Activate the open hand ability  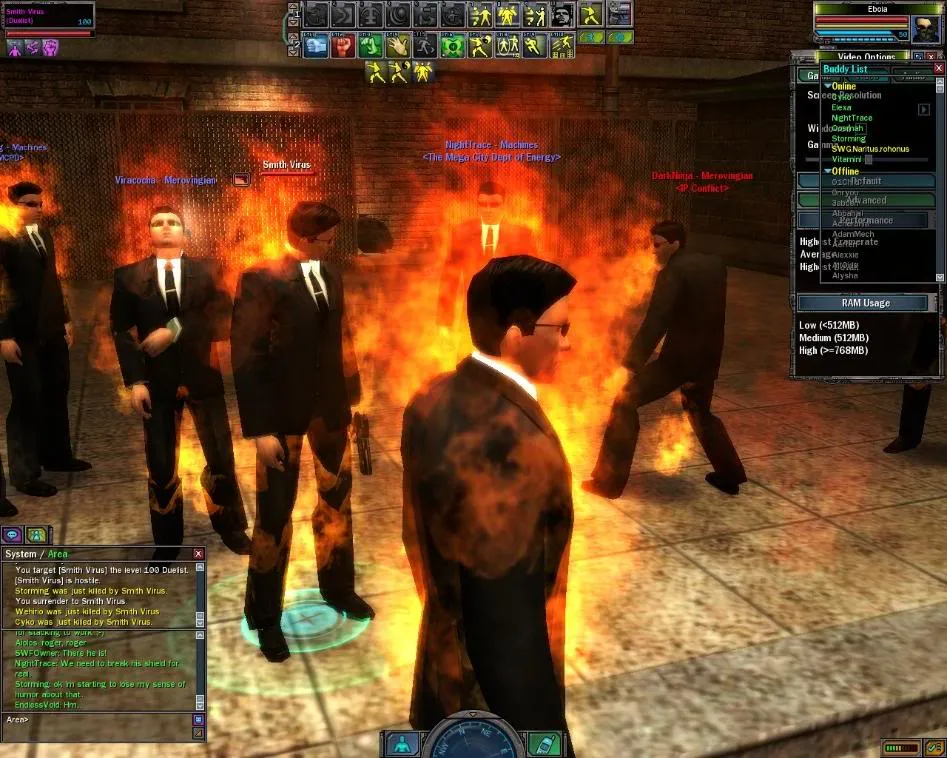397,45
